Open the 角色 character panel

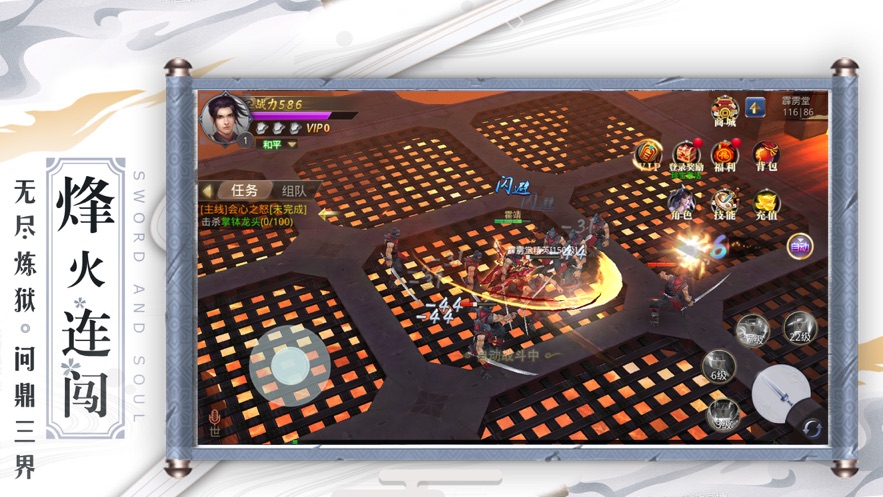682,200
